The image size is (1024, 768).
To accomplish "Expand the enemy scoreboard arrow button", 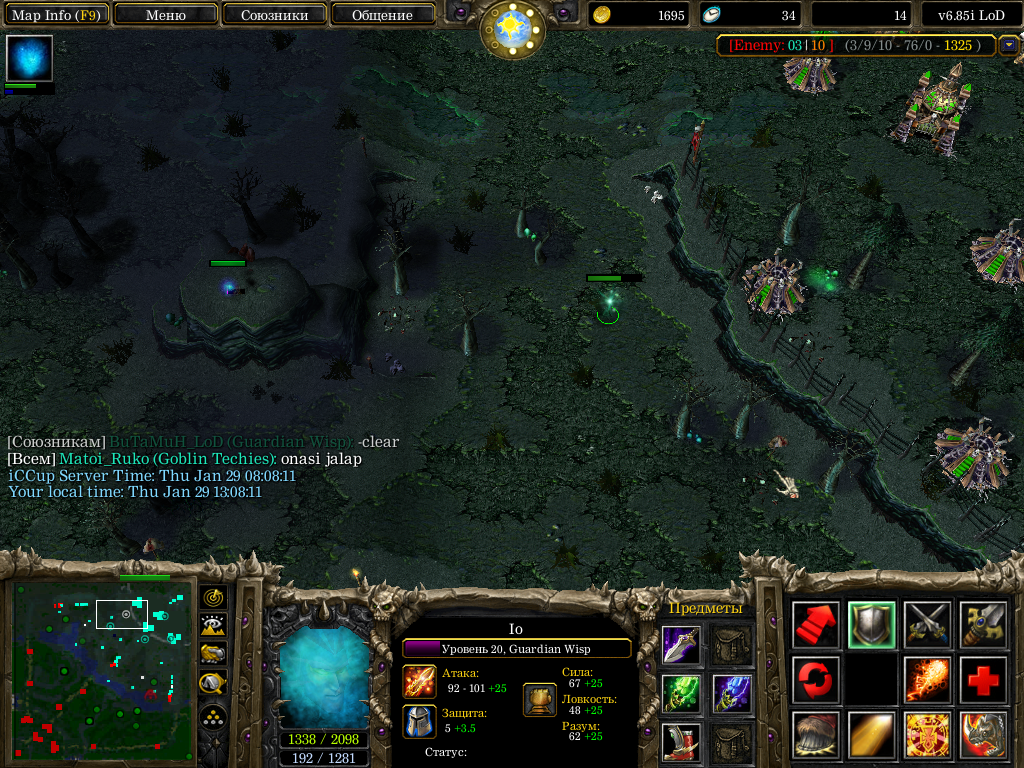I will [x=1008, y=45].
